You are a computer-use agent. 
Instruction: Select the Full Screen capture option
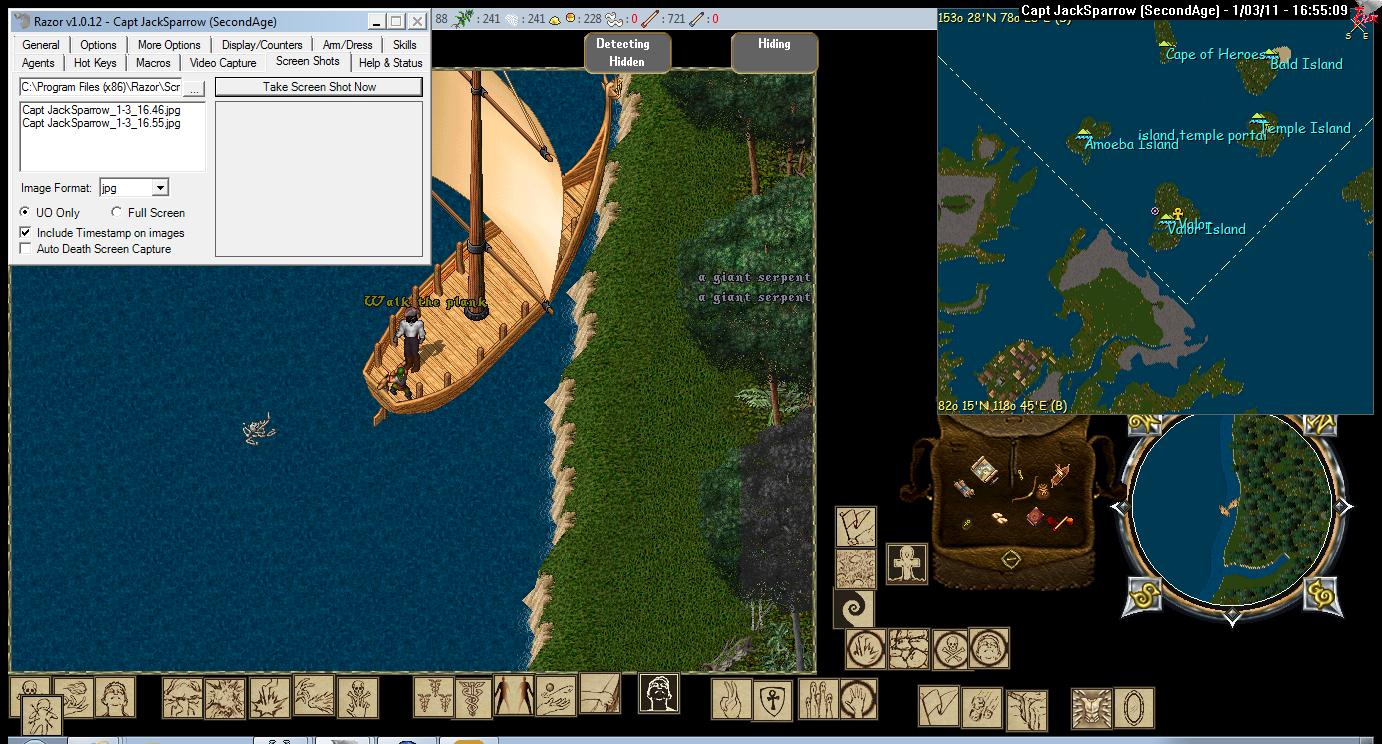coord(117,213)
